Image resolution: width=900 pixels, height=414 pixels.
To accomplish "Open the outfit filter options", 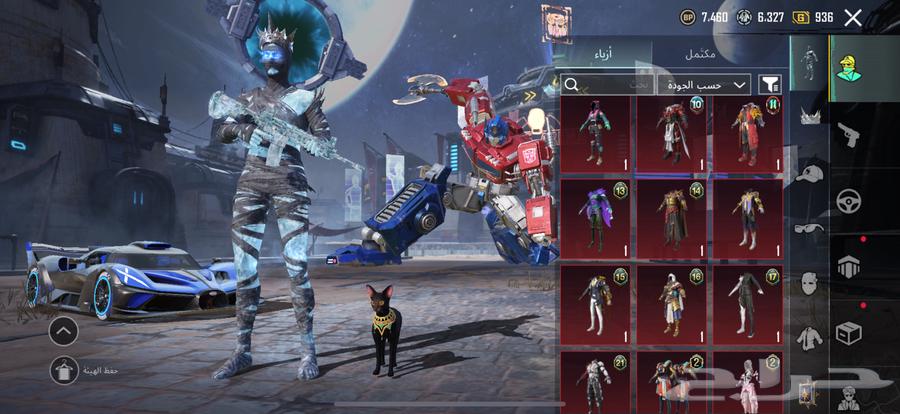I will point(769,85).
